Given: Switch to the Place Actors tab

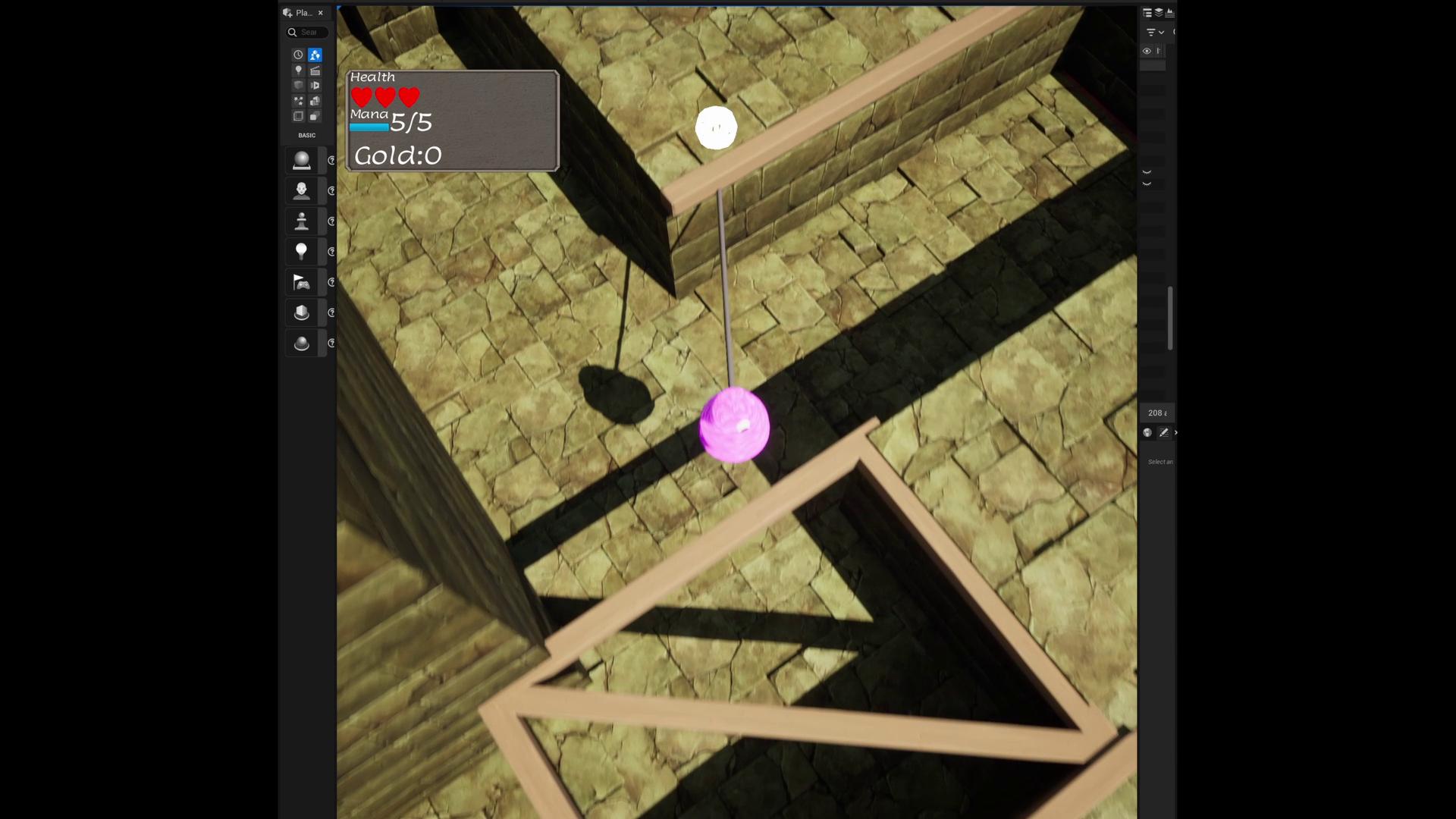Looking at the screenshot, I should (302, 13).
